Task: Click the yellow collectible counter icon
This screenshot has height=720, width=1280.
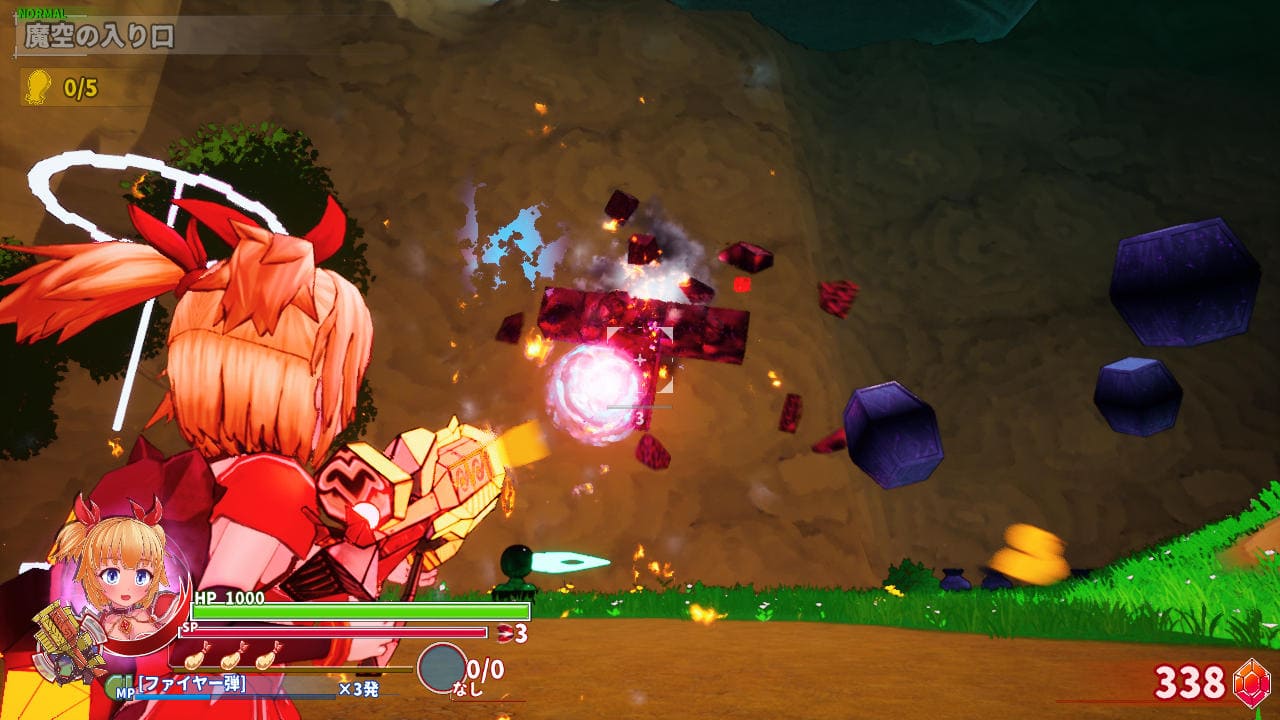Action: 37,87
